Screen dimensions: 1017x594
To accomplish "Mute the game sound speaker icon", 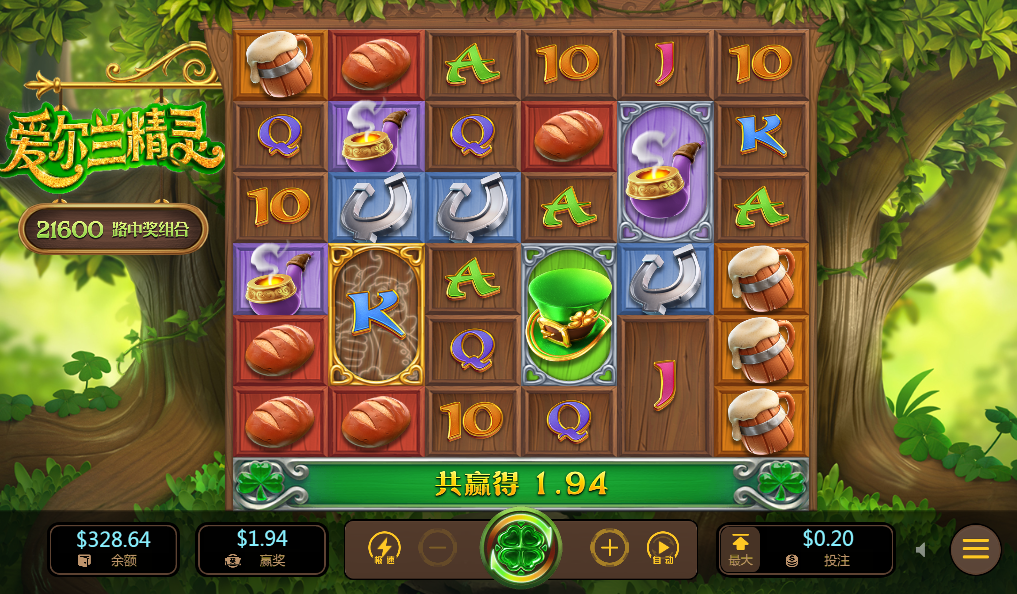I will (x=921, y=549).
